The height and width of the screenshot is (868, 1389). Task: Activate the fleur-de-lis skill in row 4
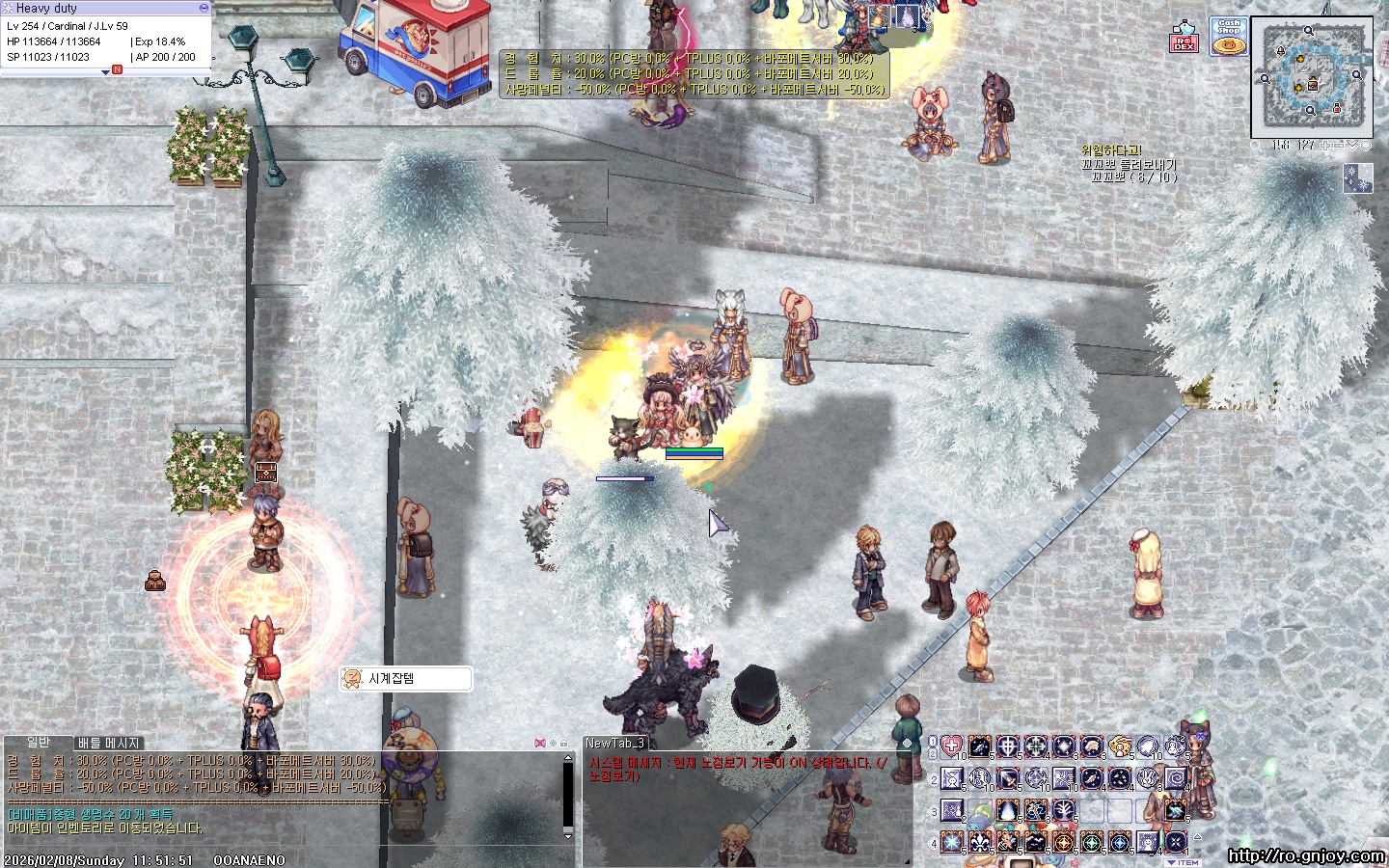click(980, 842)
